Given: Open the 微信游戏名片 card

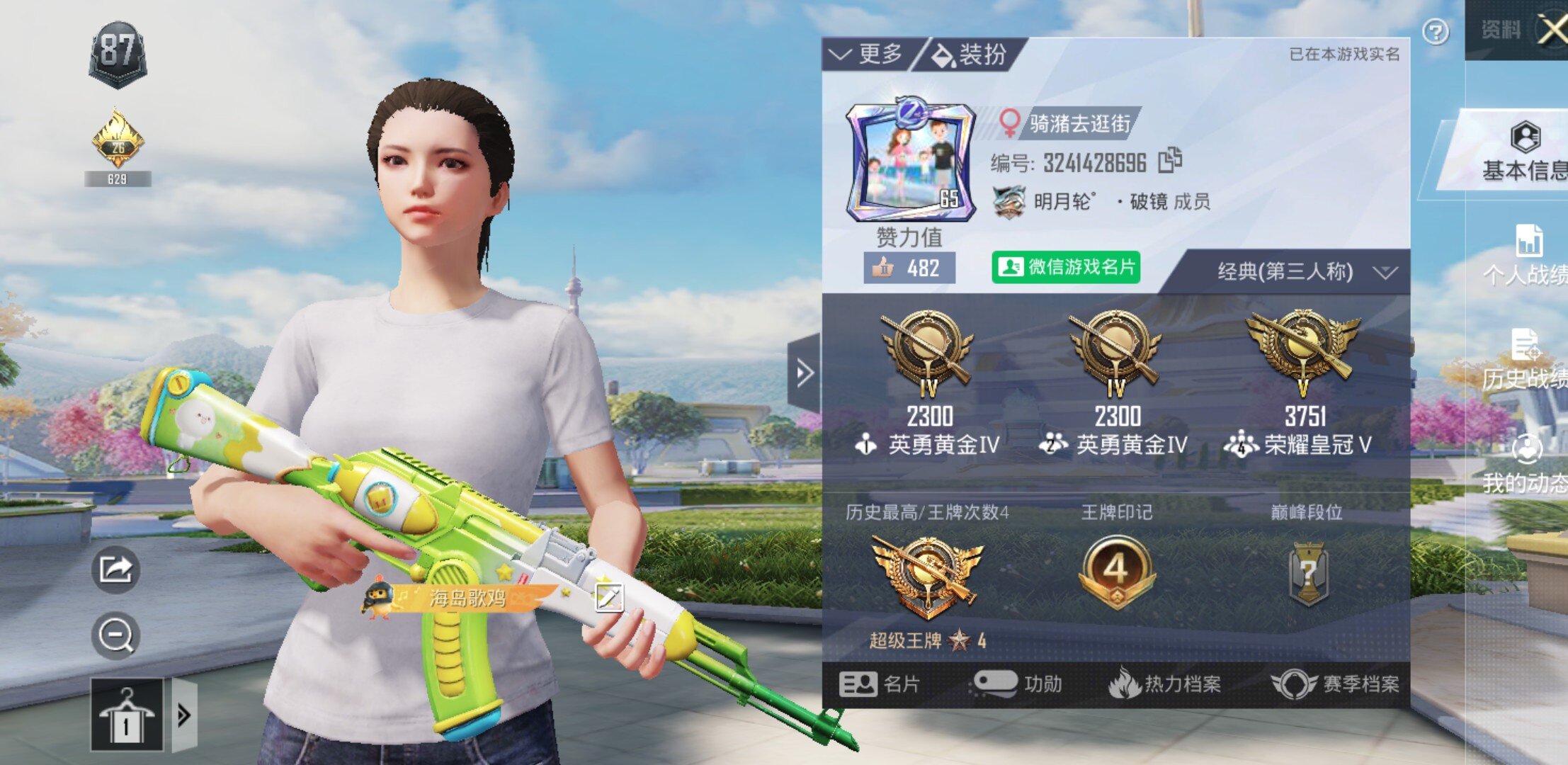Looking at the screenshot, I should pos(1066,267).
